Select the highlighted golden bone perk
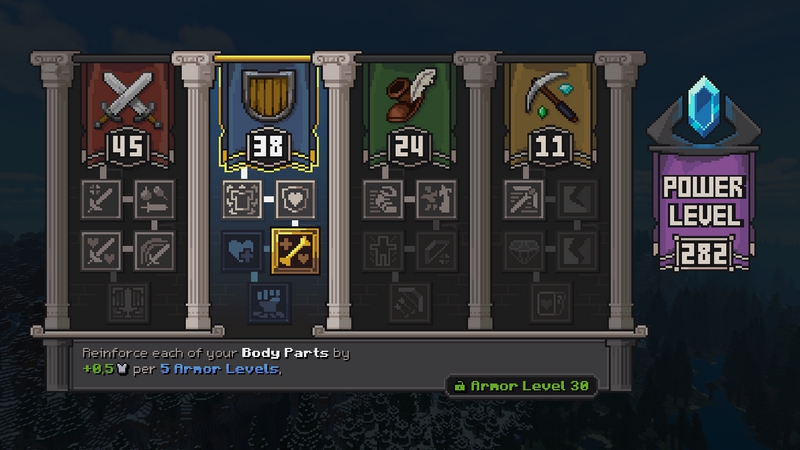The width and height of the screenshot is (800, 450). (x=295, y=250)
